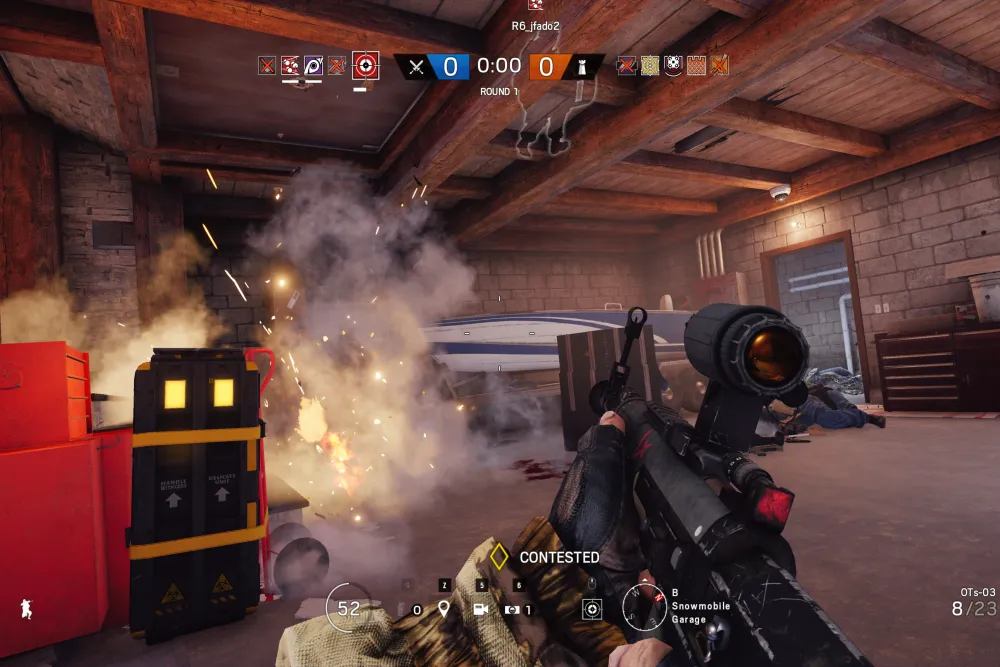Image resolution: width=1000 pixels, height=667 pixels.
Task: Click the purple eye operator icon
Action: (x=313, y=66)
